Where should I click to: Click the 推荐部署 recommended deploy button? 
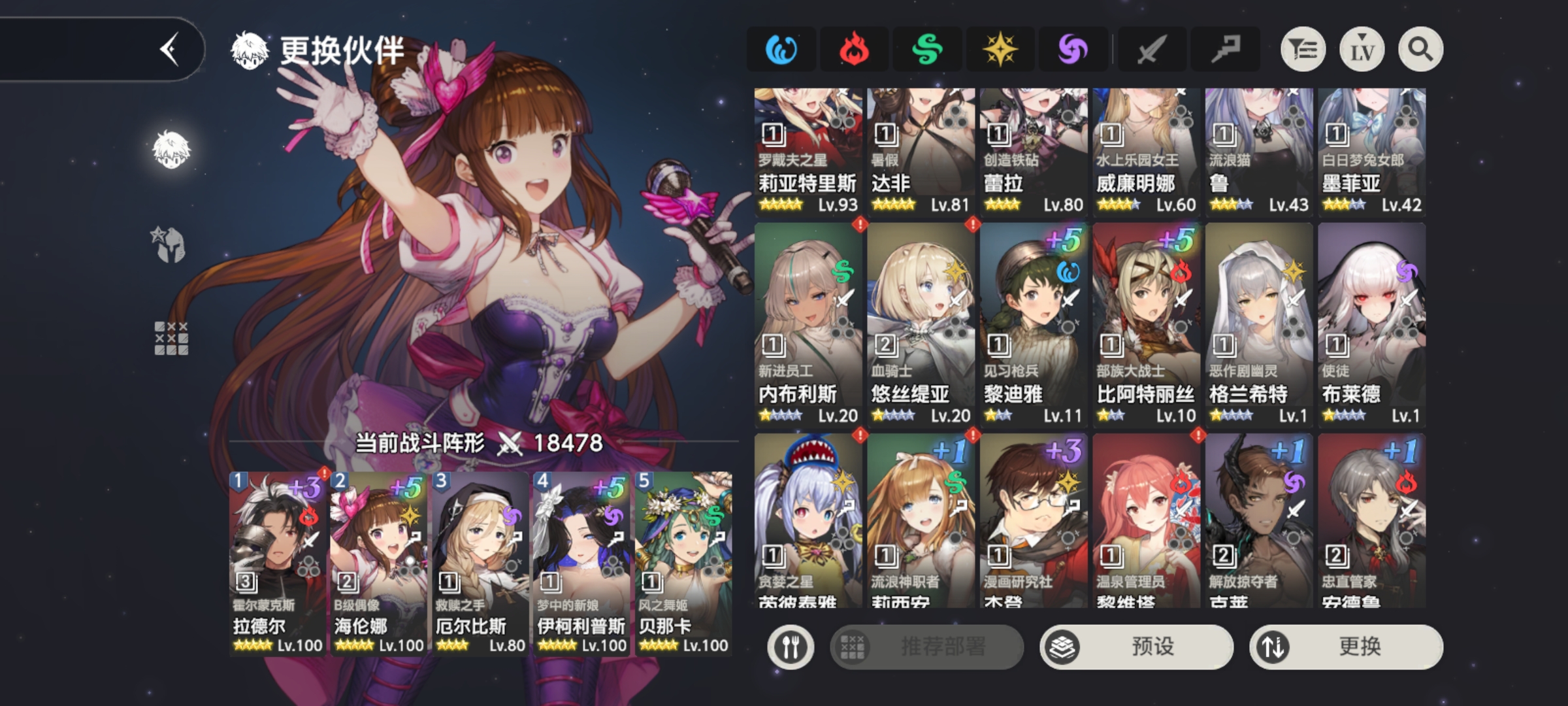tap(926, 647)
